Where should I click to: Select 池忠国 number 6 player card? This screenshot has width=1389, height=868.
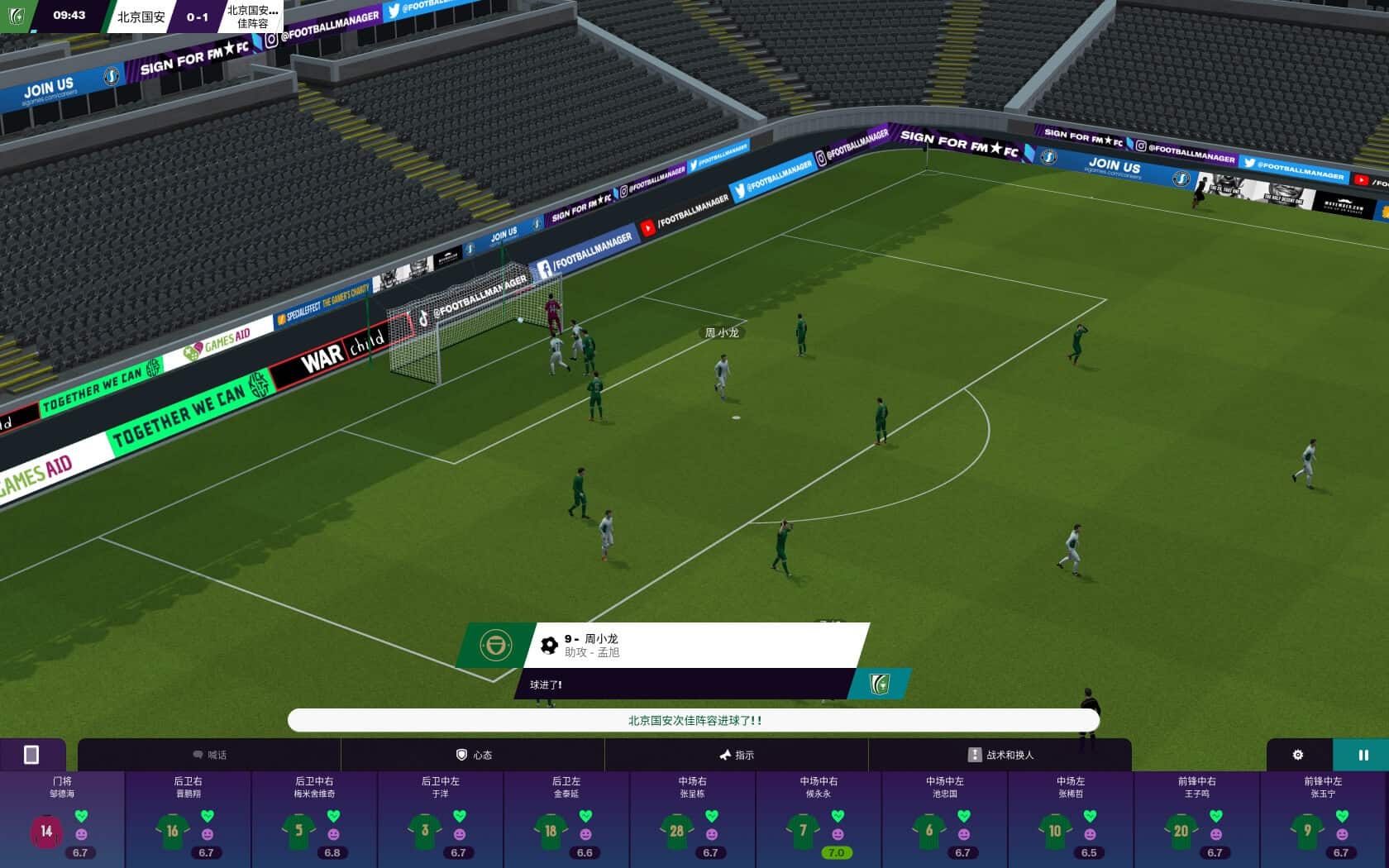coord(945,819)
